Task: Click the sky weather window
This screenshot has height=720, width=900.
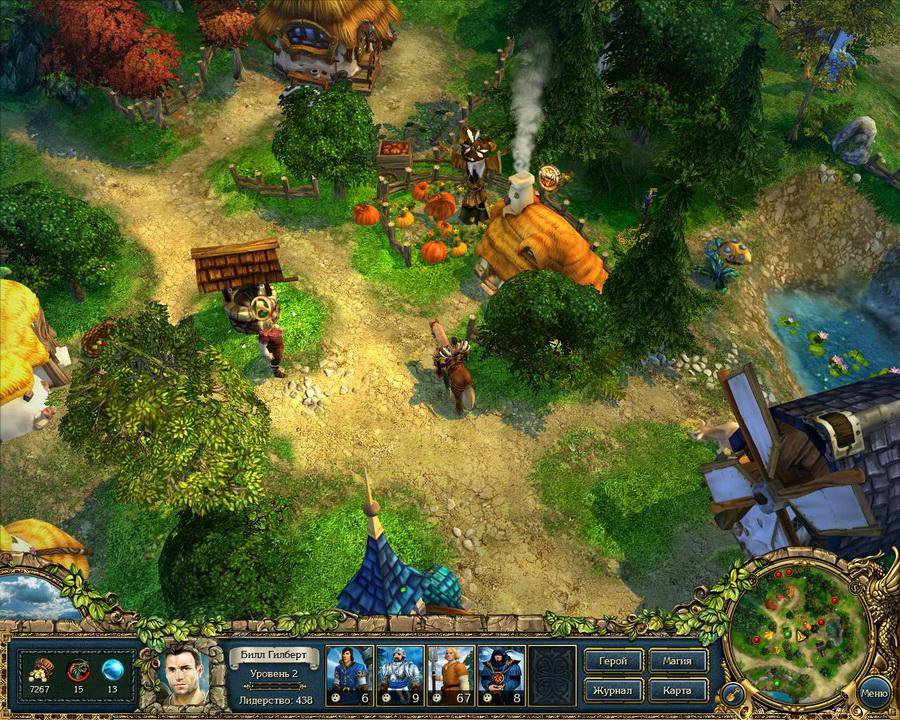Action: coord(36,596)
